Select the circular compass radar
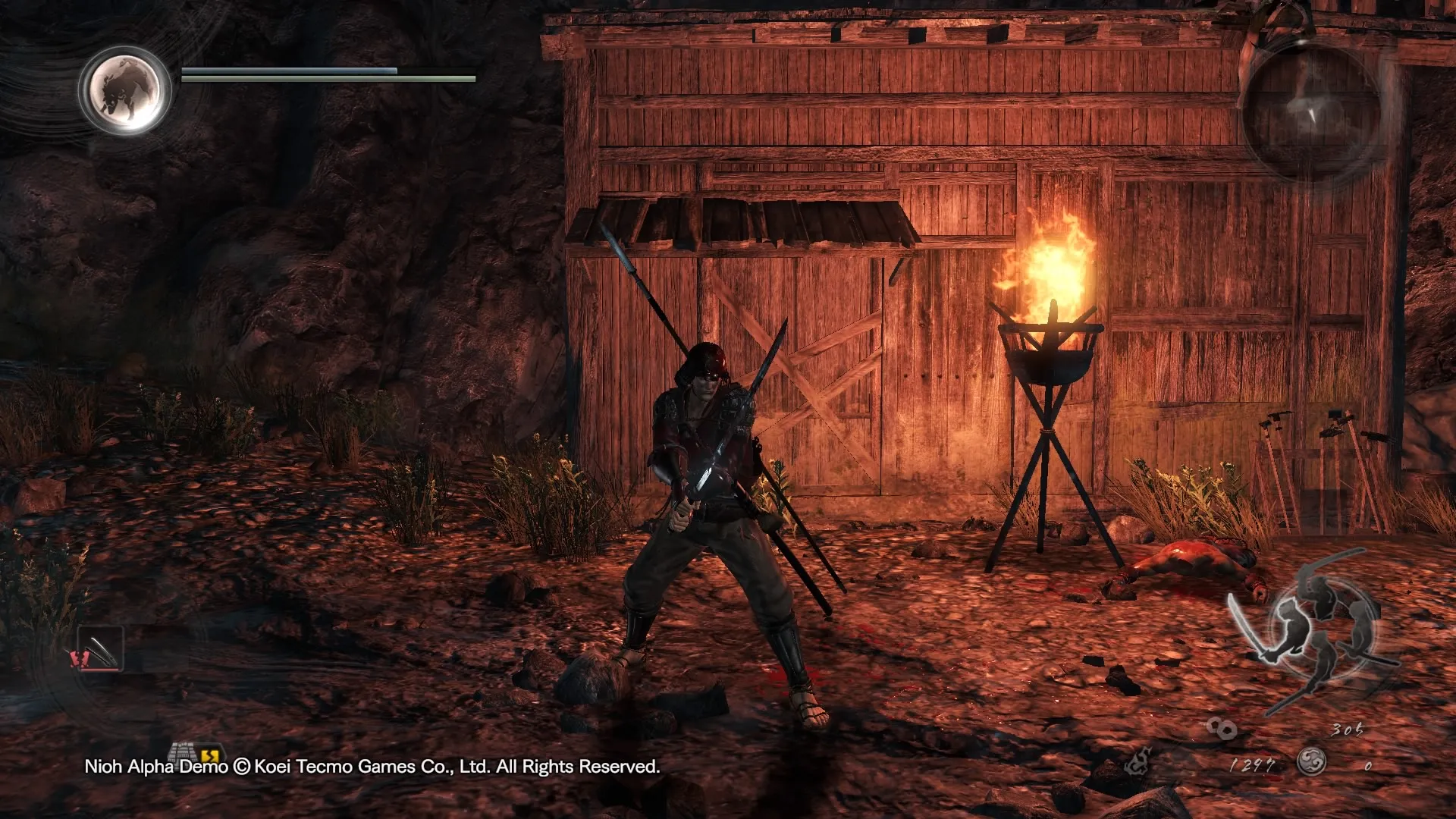Viewport: 1456px width, 819px height. point(1311,114)
